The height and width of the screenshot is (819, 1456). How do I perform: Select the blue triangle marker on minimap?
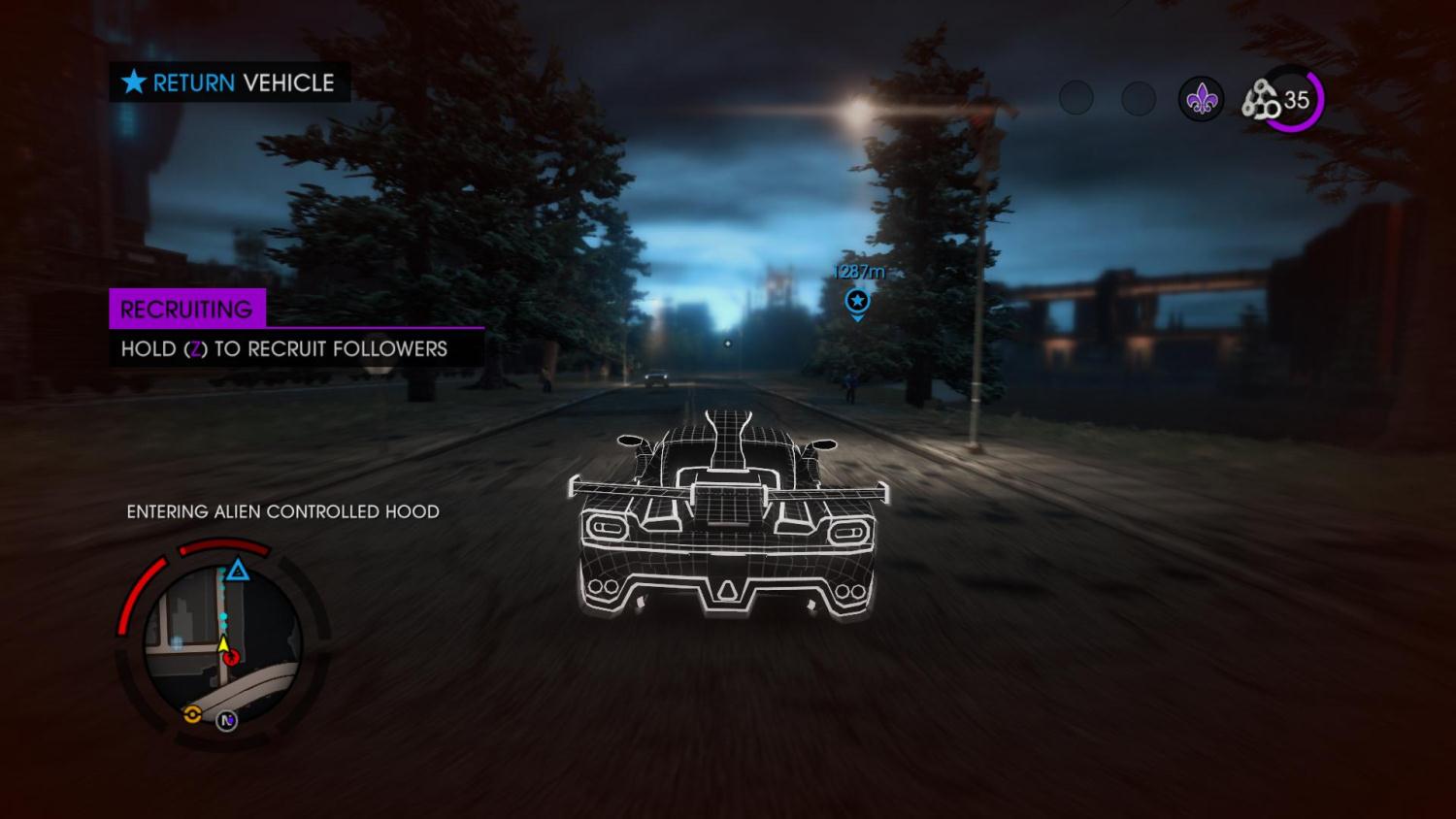click(238, 571)
